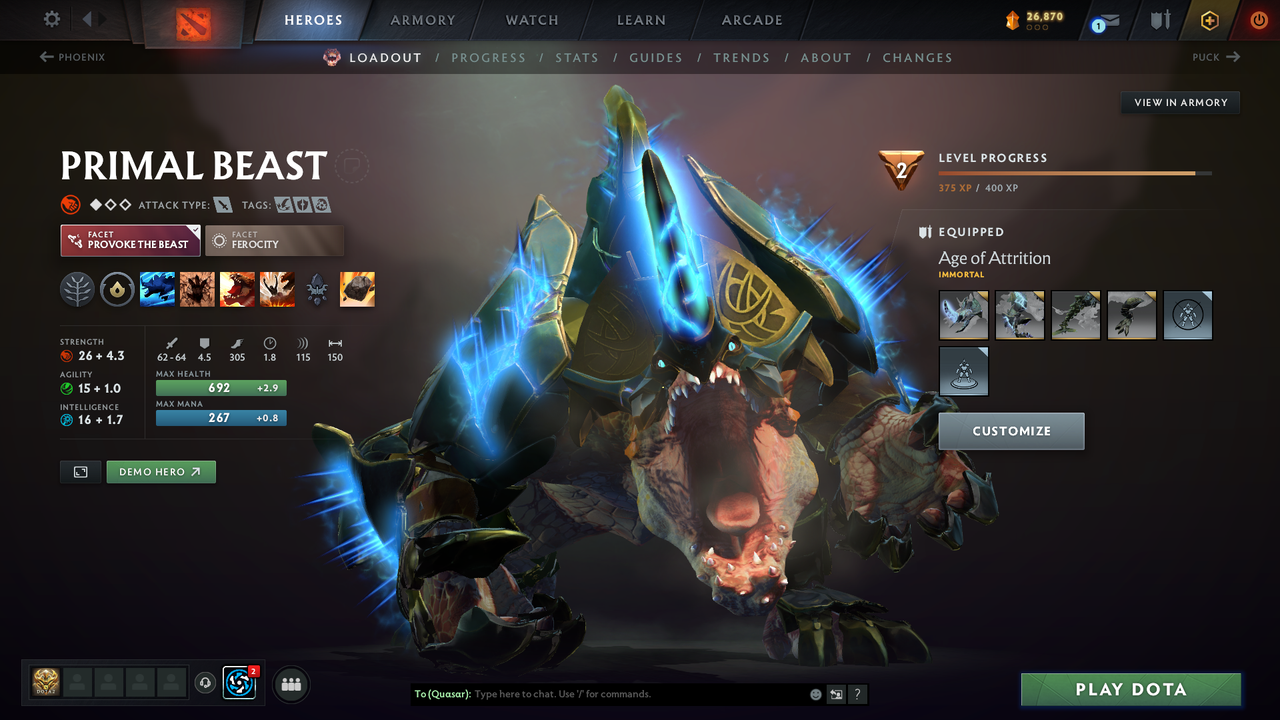Image resolution: width=1280 pixels, height=720 pixels.
Task: Click the chat settings expander near chat bar
Action: click(836, 694)
